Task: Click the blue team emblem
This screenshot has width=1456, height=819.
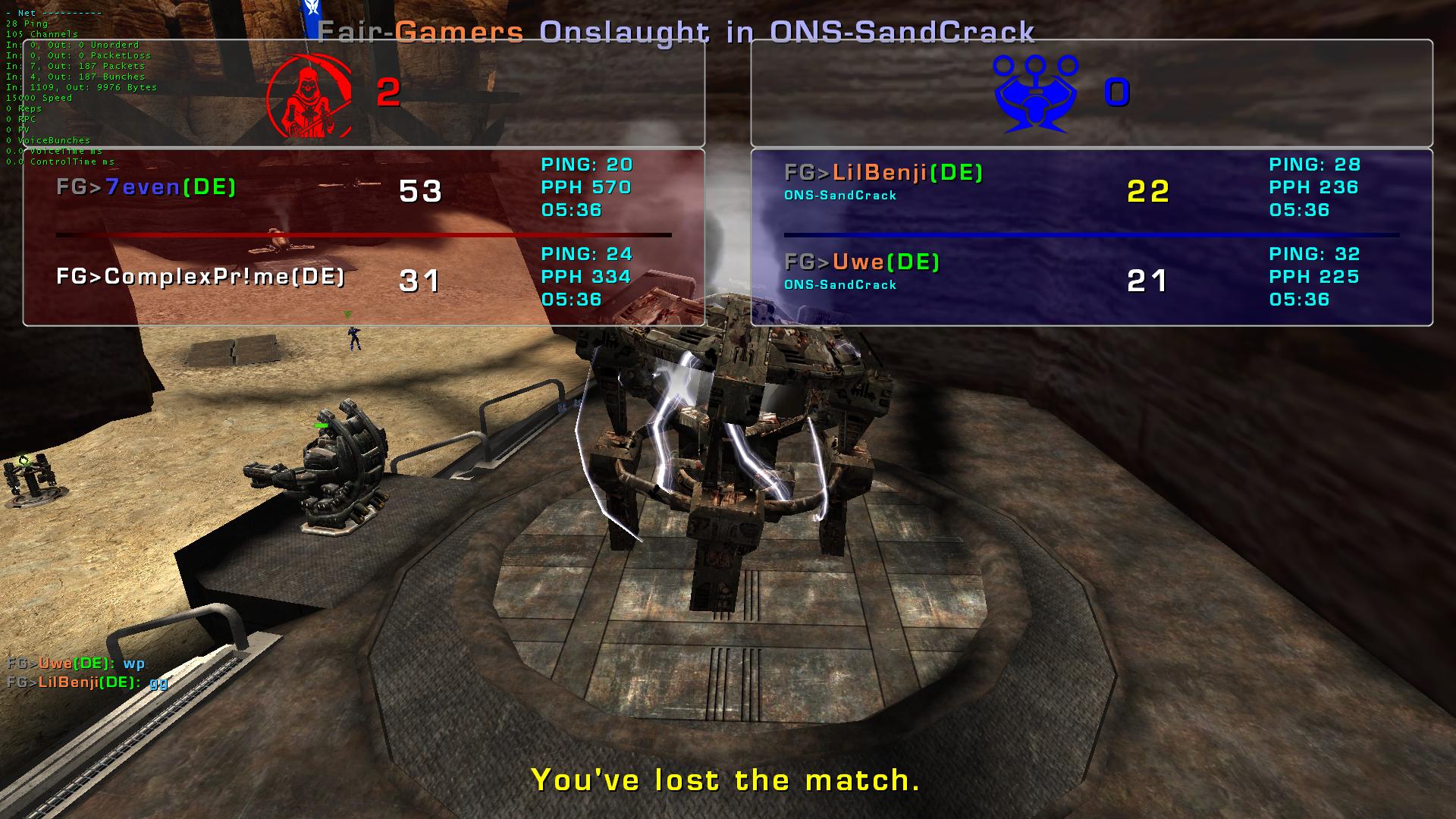Action: click(1035, 93)
